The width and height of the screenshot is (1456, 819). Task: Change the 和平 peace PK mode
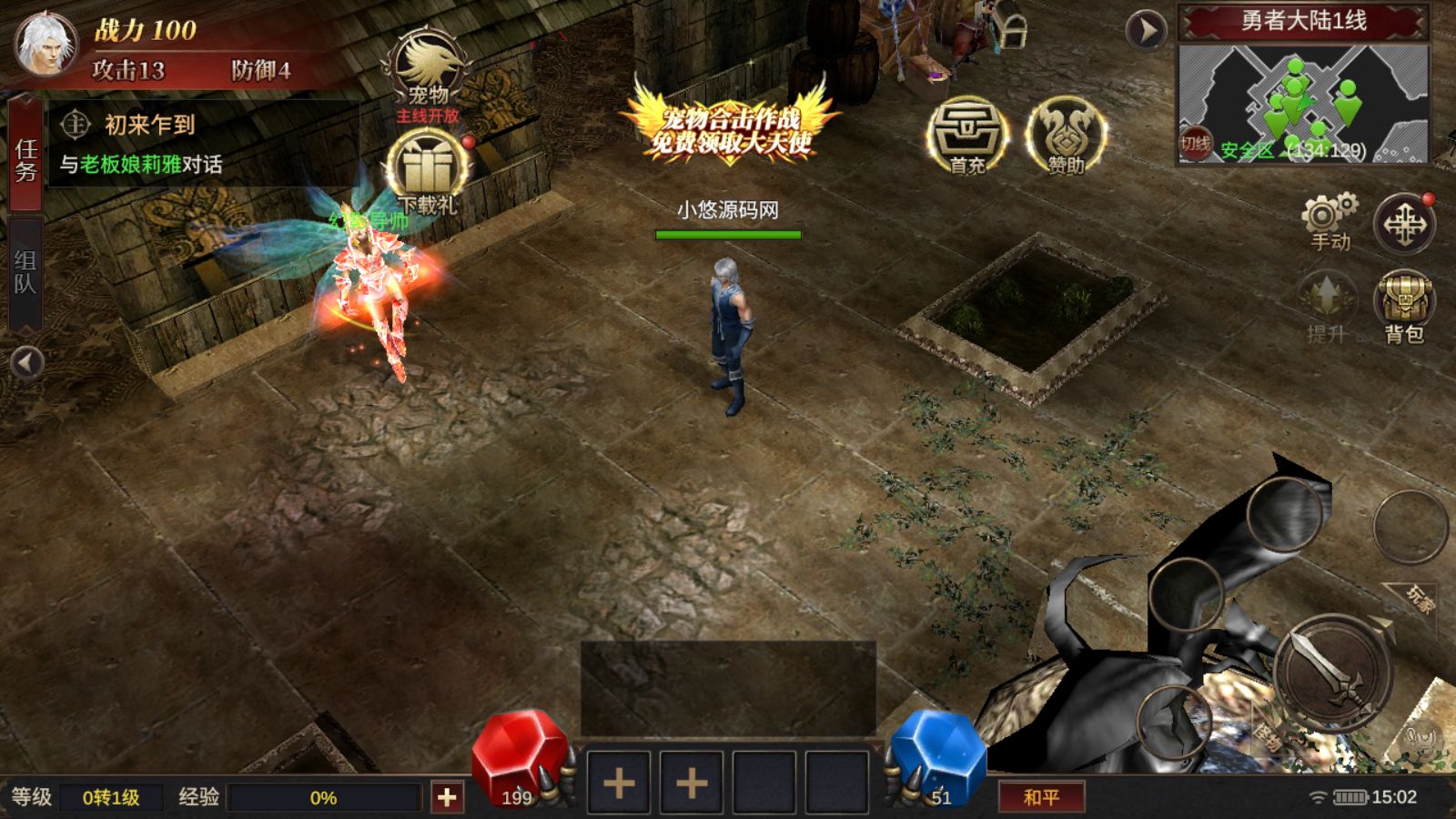point(1041,797)
